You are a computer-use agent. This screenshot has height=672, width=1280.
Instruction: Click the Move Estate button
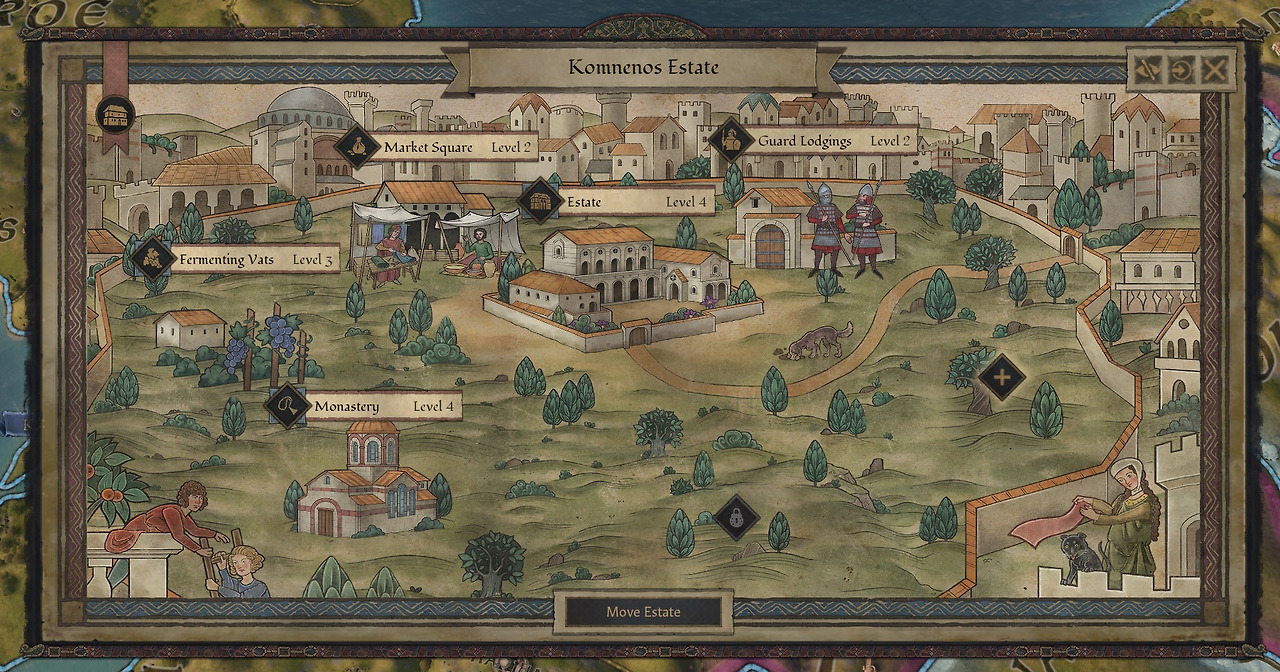click(x=643, y=612)
